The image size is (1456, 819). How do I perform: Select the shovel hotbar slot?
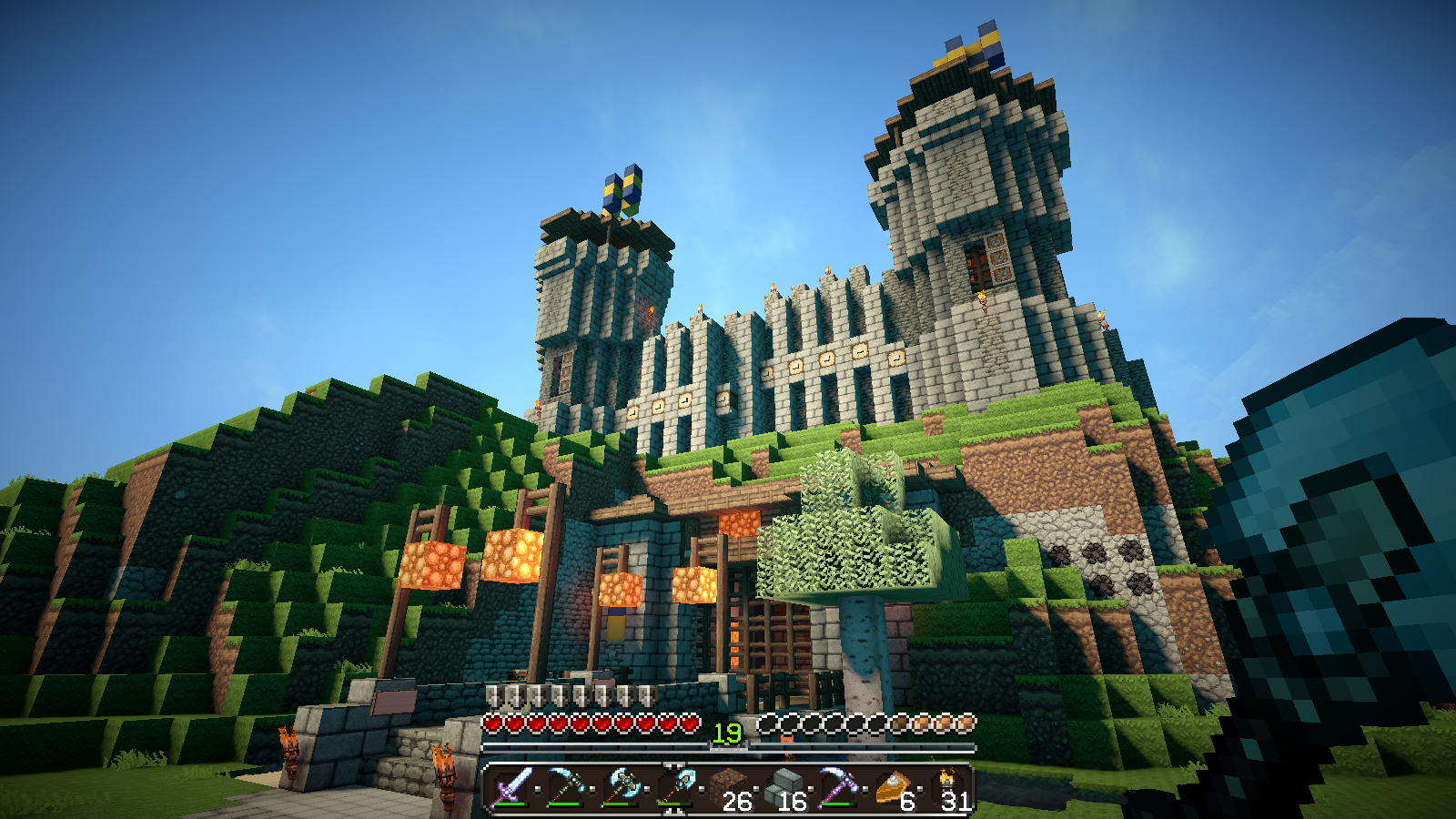[674, 787]
